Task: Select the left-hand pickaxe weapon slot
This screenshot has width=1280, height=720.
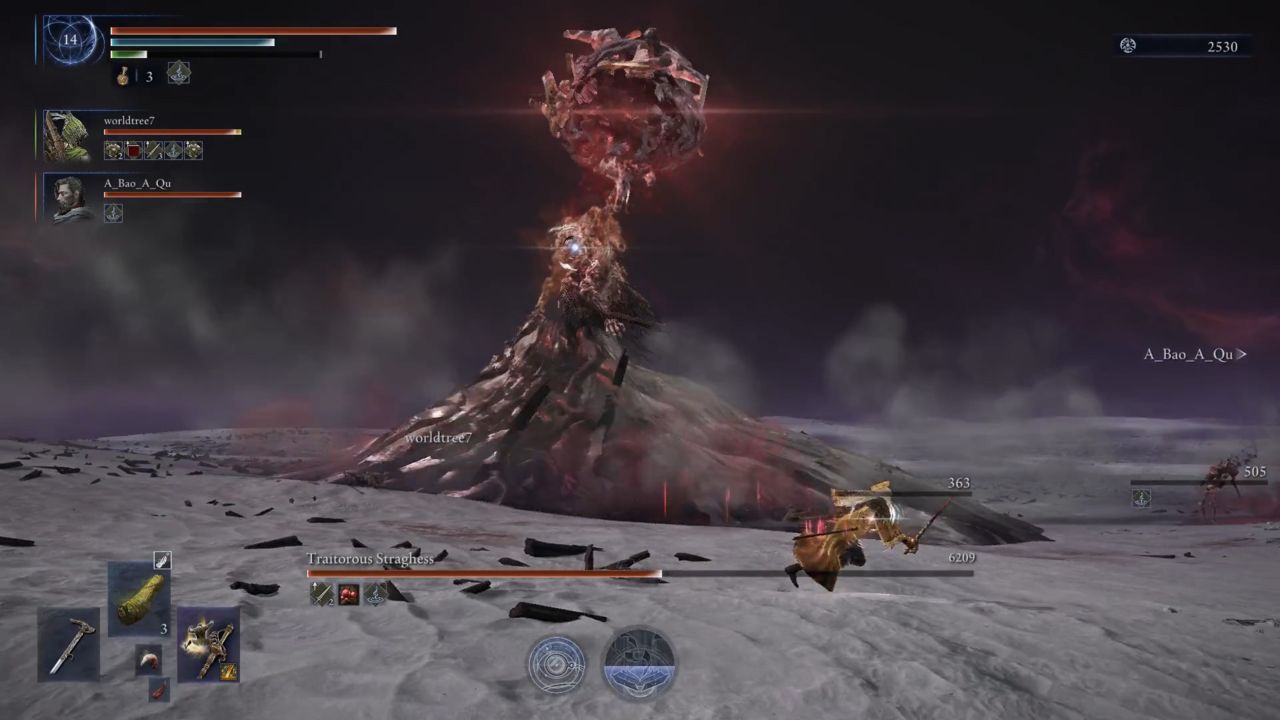Action: [70, 644]
